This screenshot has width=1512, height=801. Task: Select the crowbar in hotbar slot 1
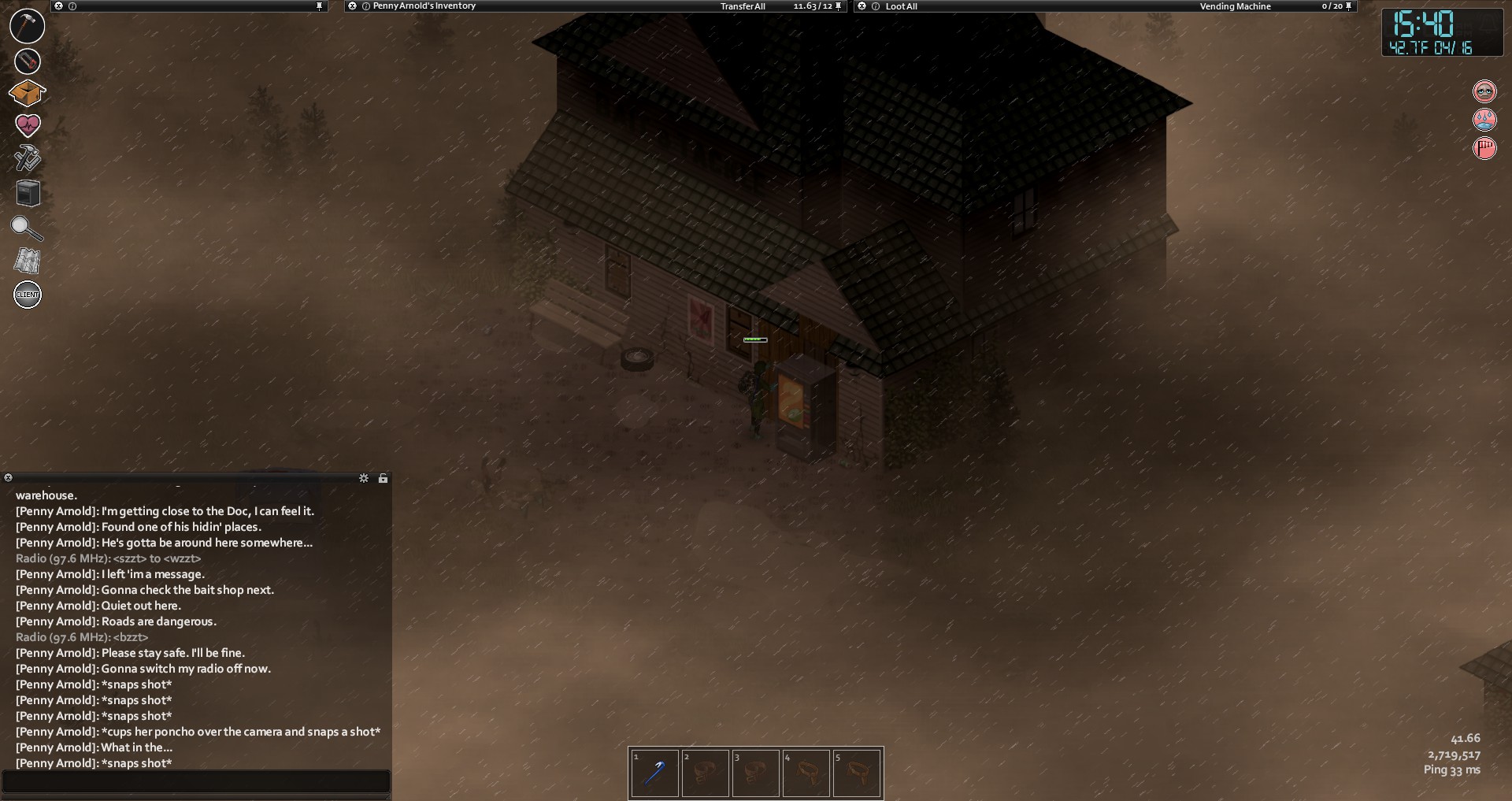click(x=654, y=773)
